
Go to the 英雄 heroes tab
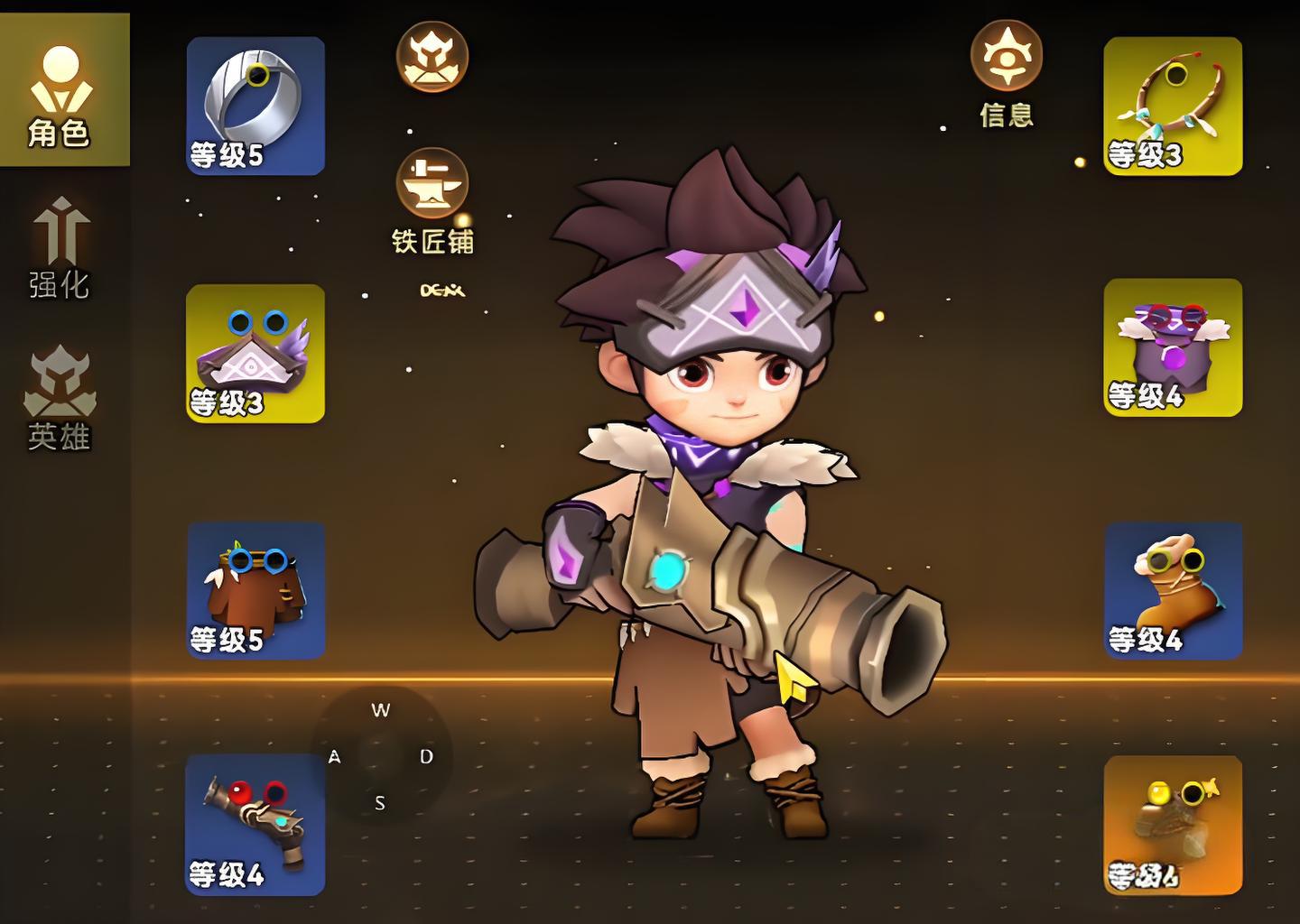click(x=60, y=397)
